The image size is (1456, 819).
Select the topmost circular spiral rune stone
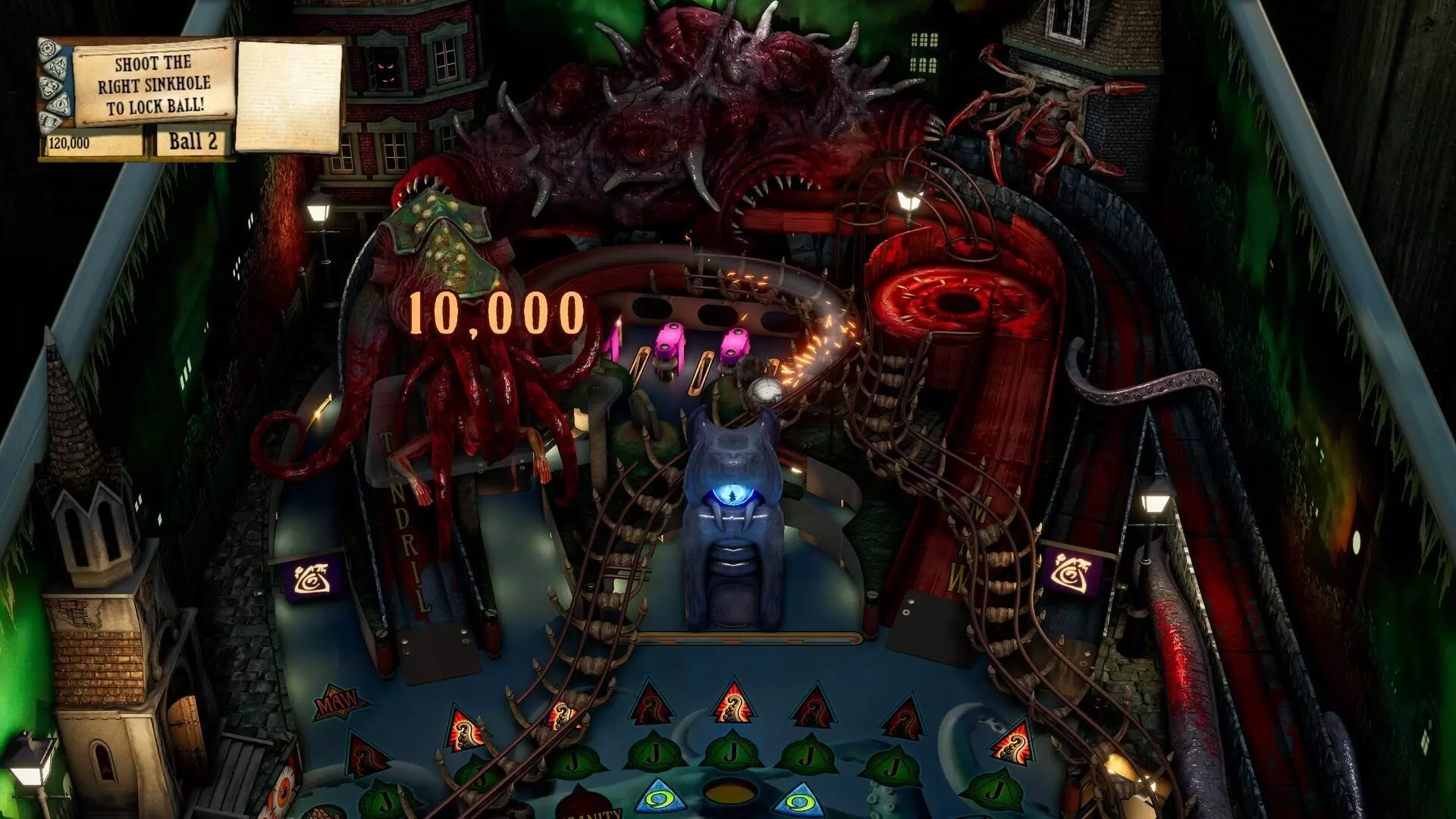pyautogui.click(x=48, y=47)
